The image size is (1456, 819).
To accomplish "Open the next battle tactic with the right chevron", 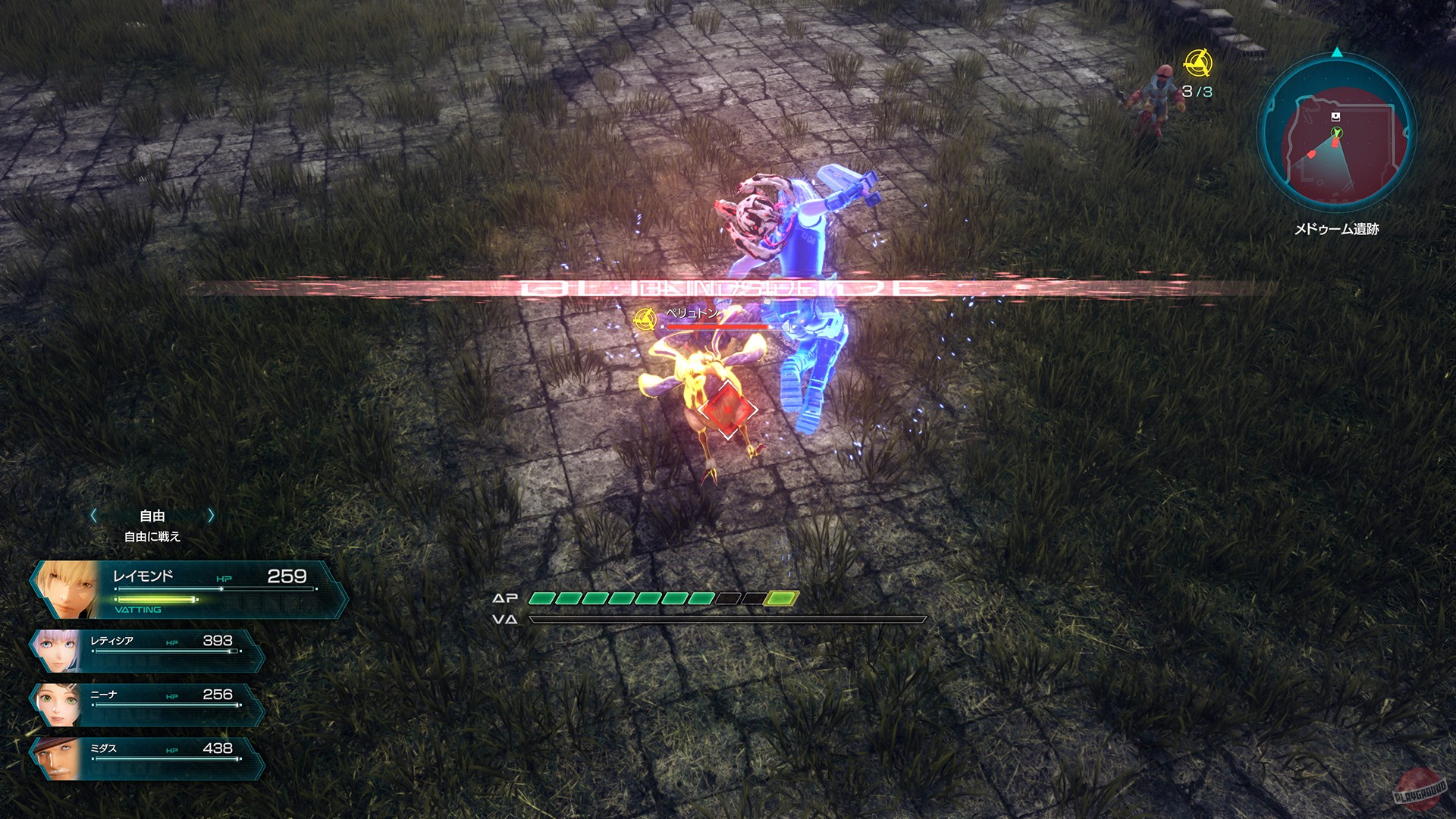I will point(210,515).
